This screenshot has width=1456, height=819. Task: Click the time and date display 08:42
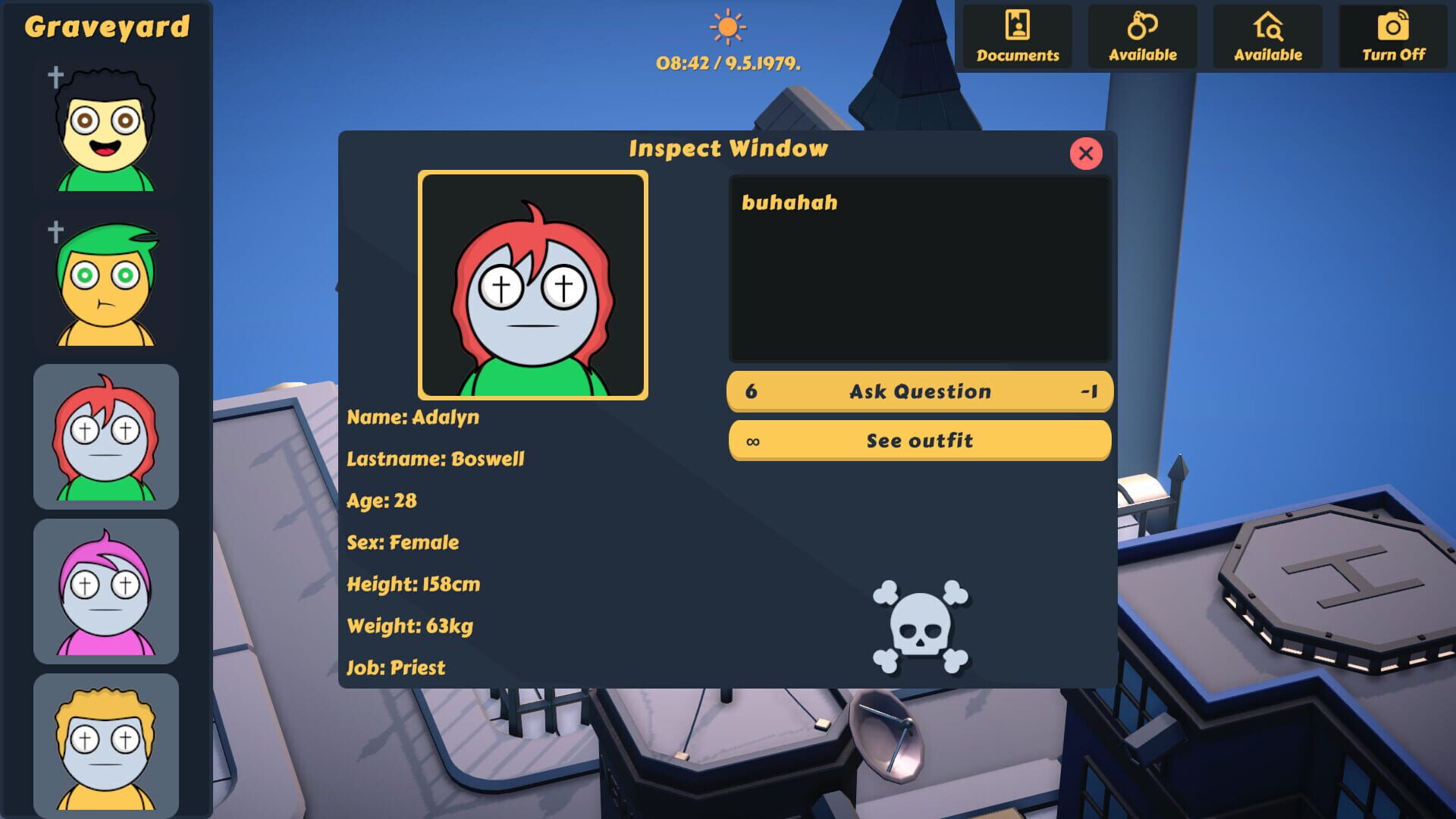coord(727,64)
